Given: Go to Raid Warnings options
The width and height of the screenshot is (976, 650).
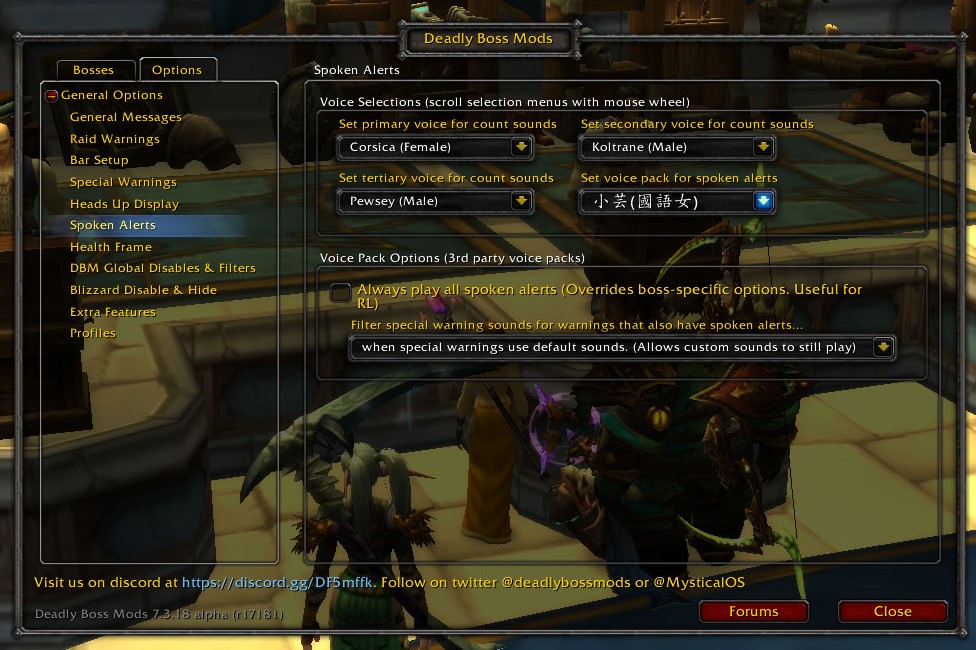Looking at the screenshot, I should click(x=114, y=139).
